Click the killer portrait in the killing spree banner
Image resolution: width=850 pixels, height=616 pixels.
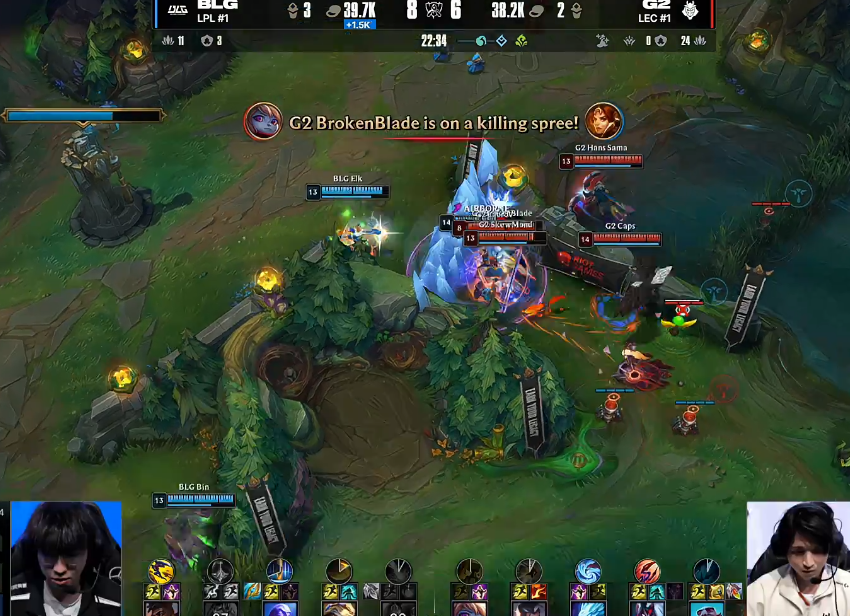262,121
